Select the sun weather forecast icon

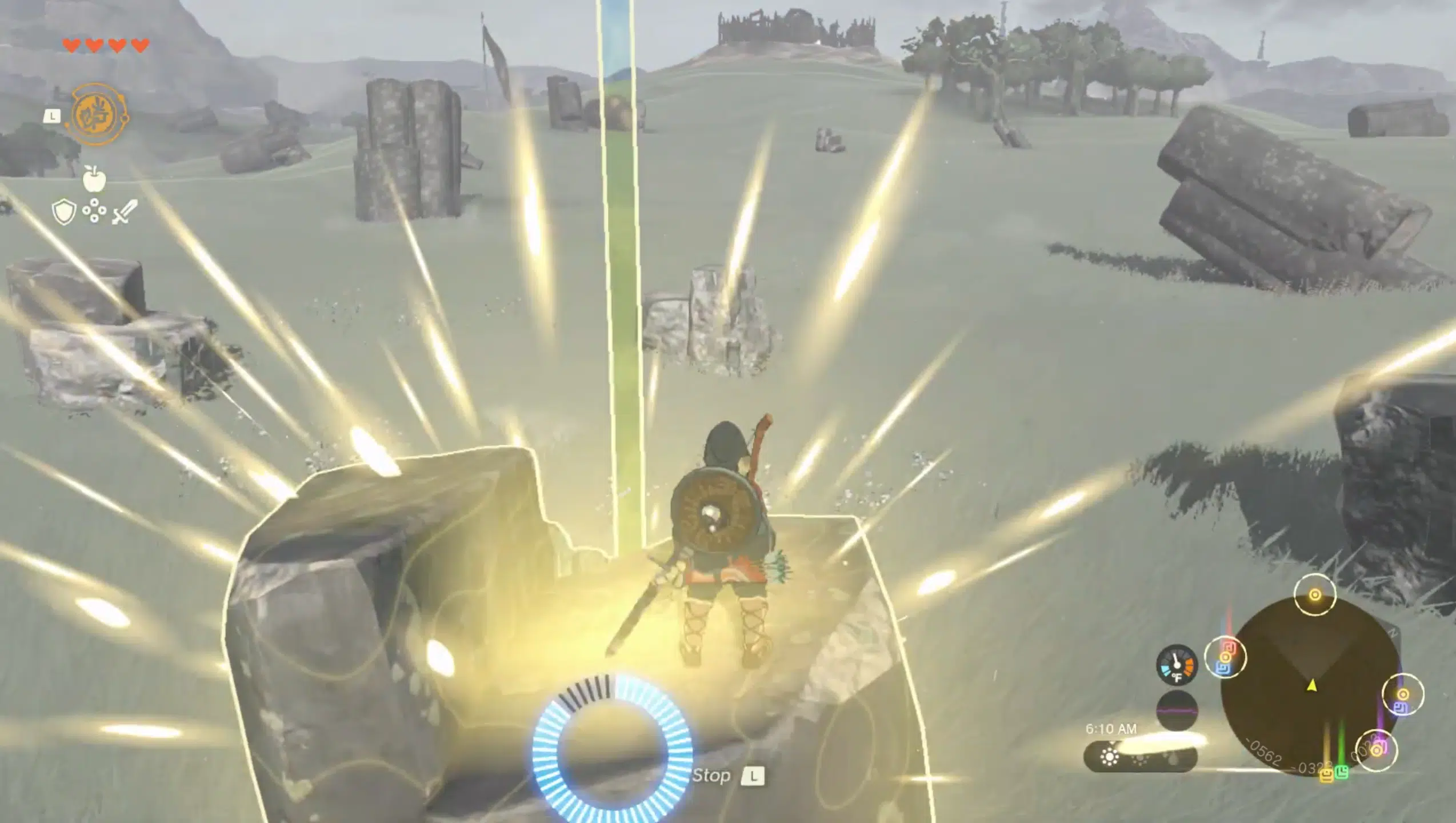(x=1110, y=758)
